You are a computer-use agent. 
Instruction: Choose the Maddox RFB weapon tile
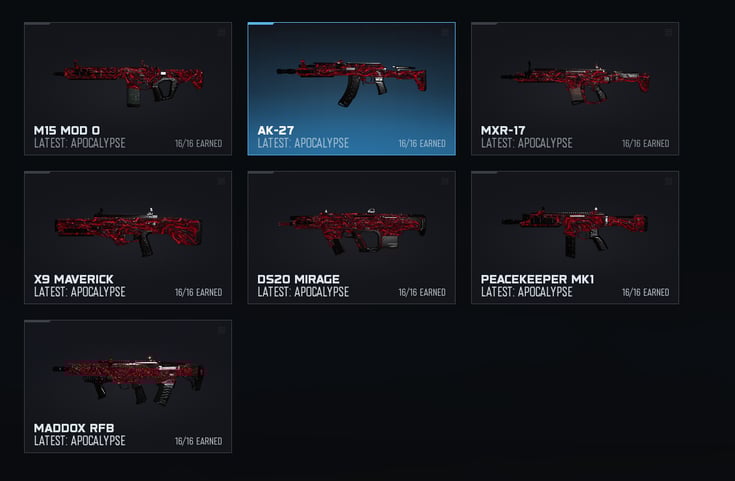(128, 386)
